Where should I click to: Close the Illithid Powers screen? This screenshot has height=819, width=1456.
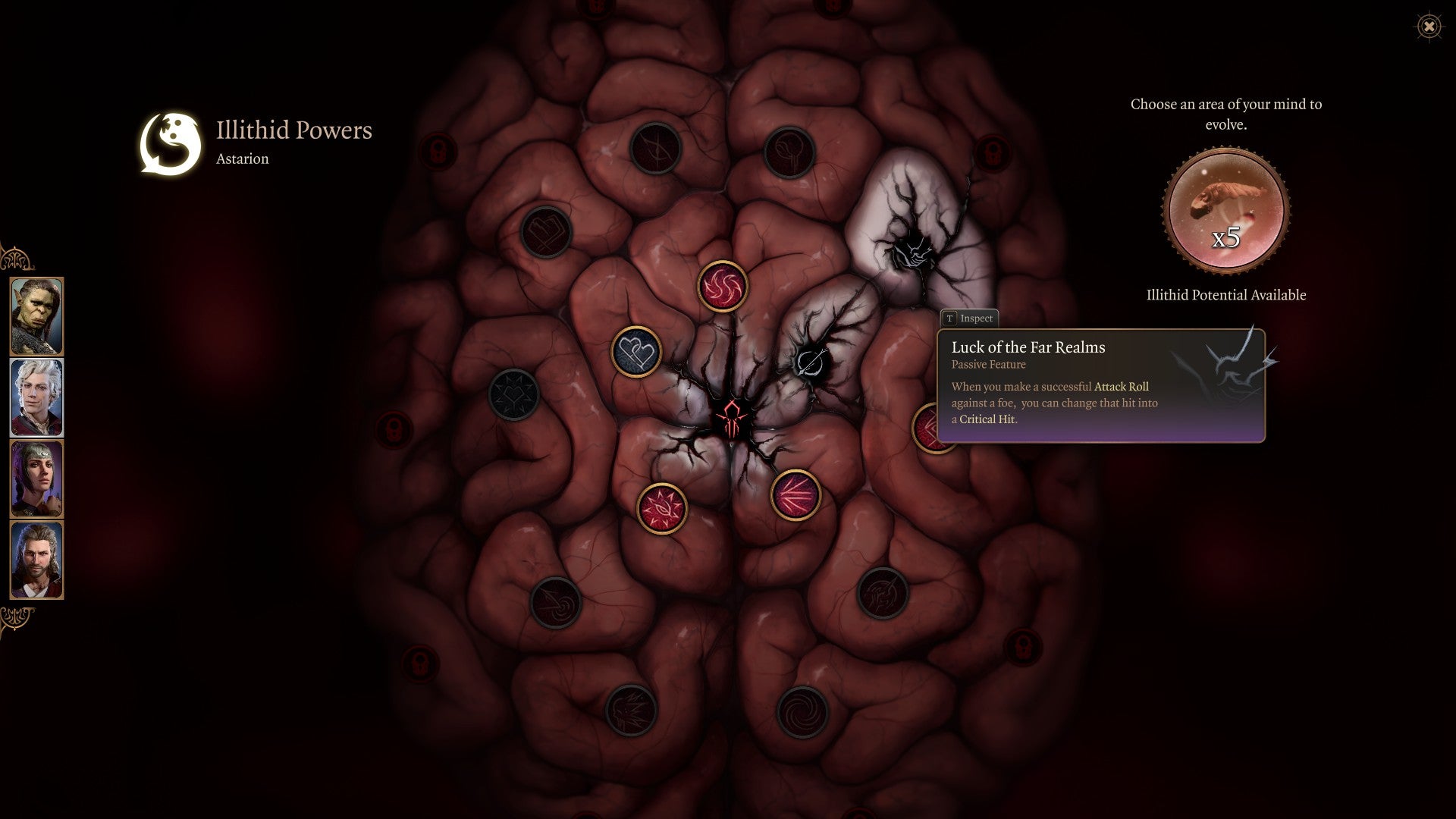point(1429,27)
